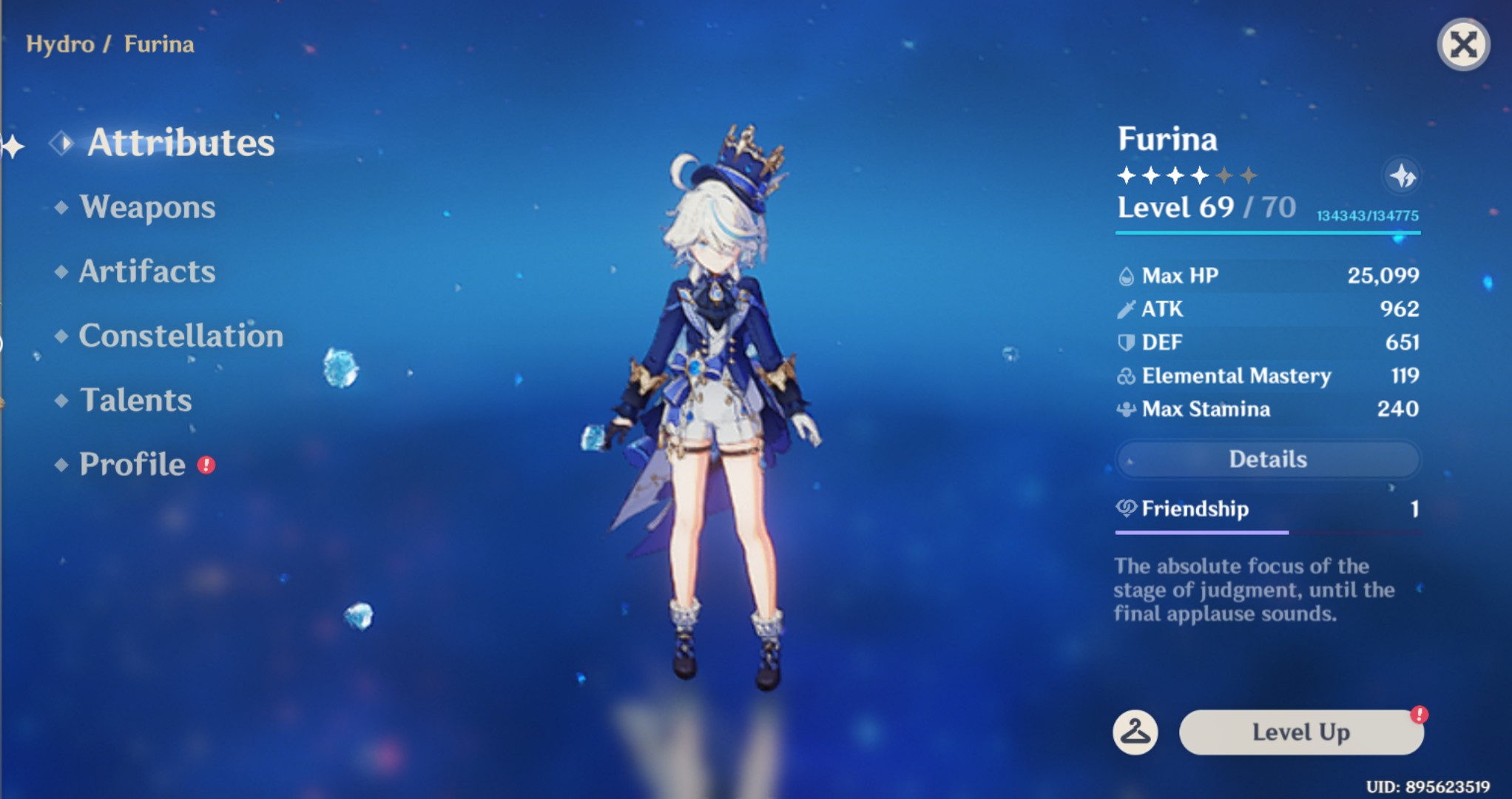Viewport: 1512px width, 799px height.
Task: Click the DEF shield icon
Action: [1126, 342]
